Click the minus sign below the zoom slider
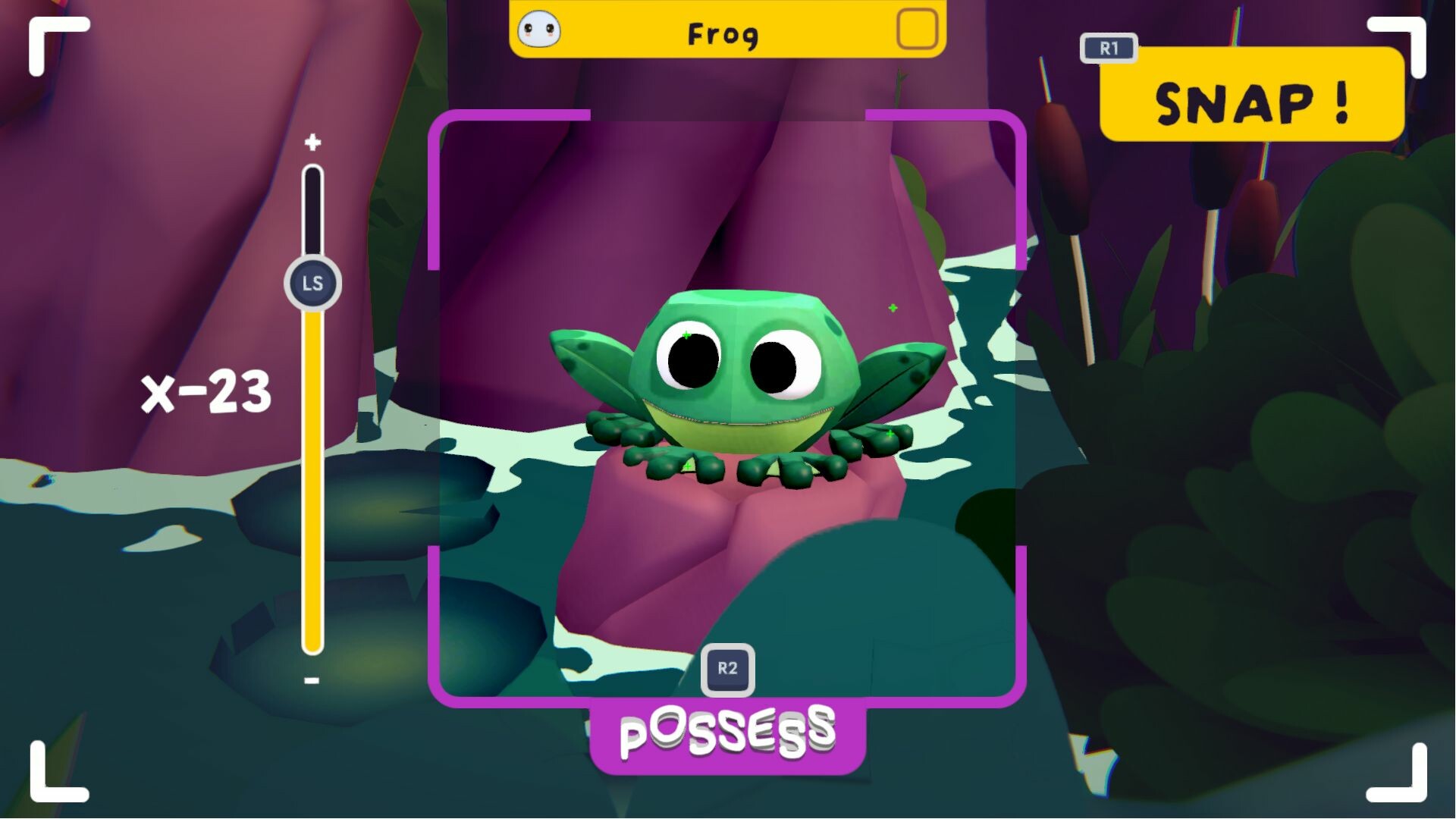 310,680
